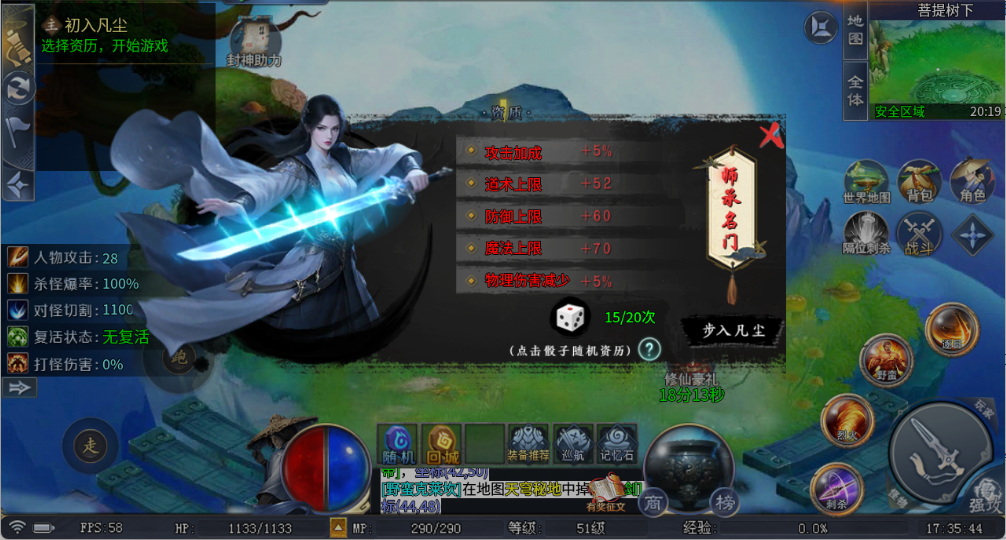1006x540 pixels.
Task: Switch to the 全体 tab
Action: pos(855,88)
